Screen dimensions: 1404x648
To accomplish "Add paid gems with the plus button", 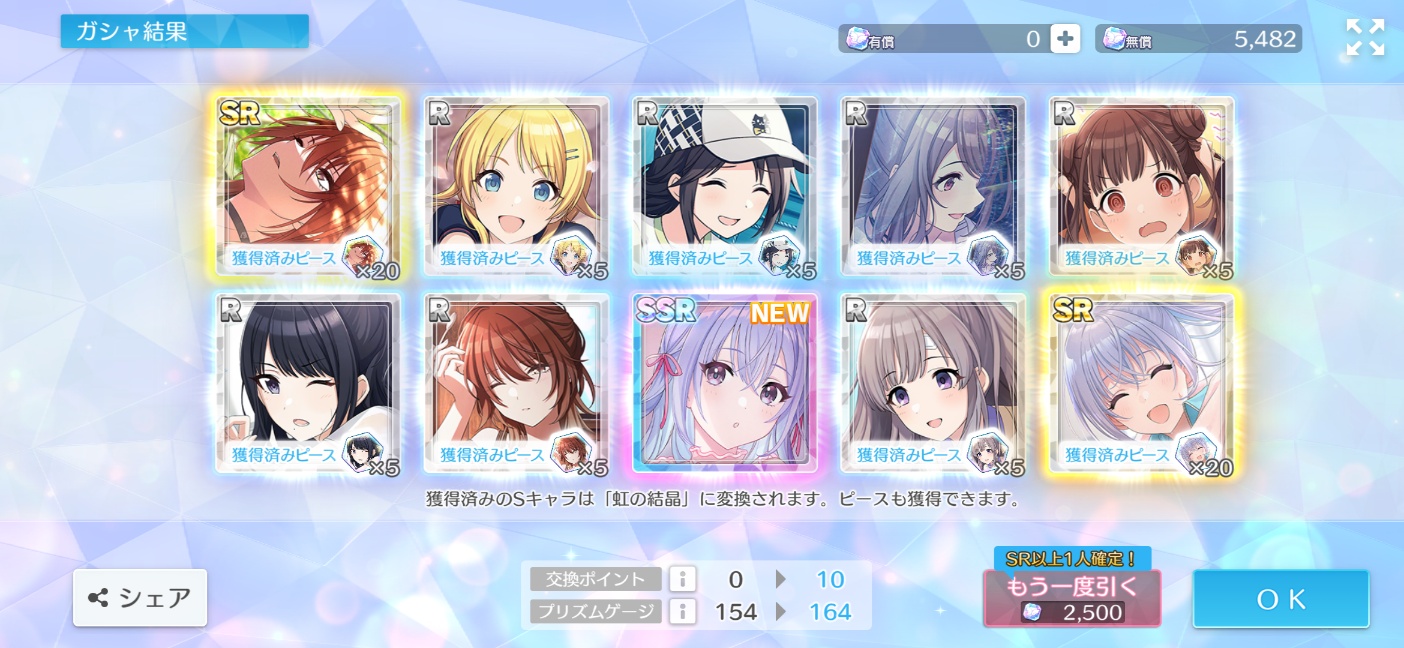I will coord(1065,39).
